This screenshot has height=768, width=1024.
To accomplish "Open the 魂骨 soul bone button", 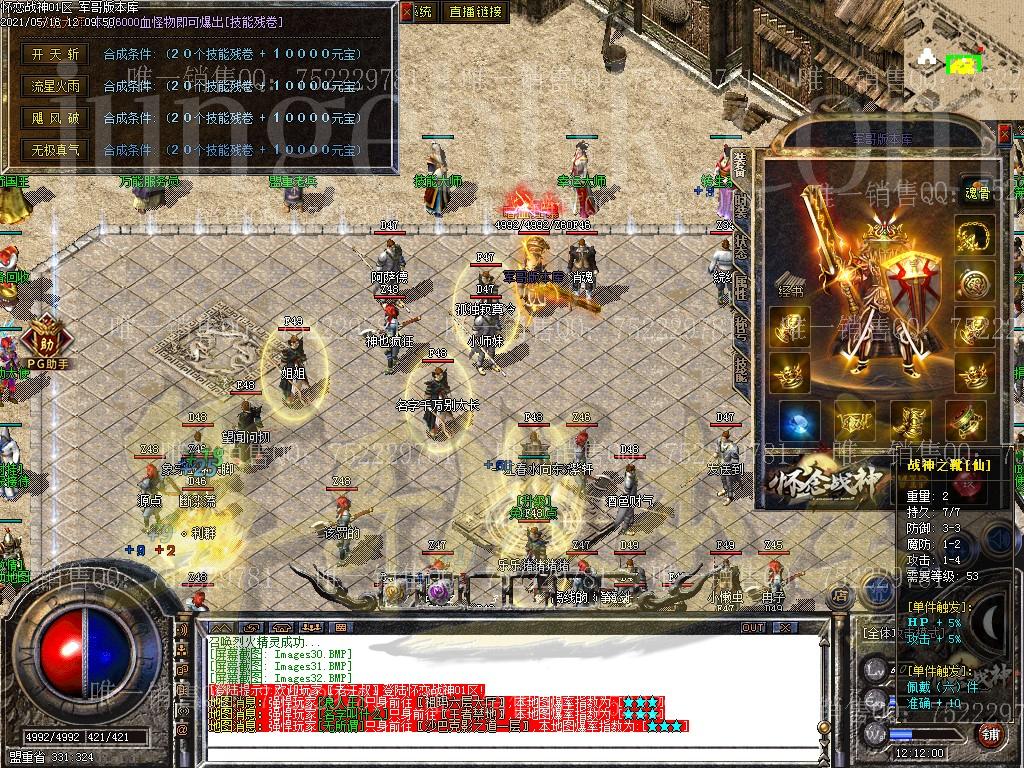I will 975,193.
